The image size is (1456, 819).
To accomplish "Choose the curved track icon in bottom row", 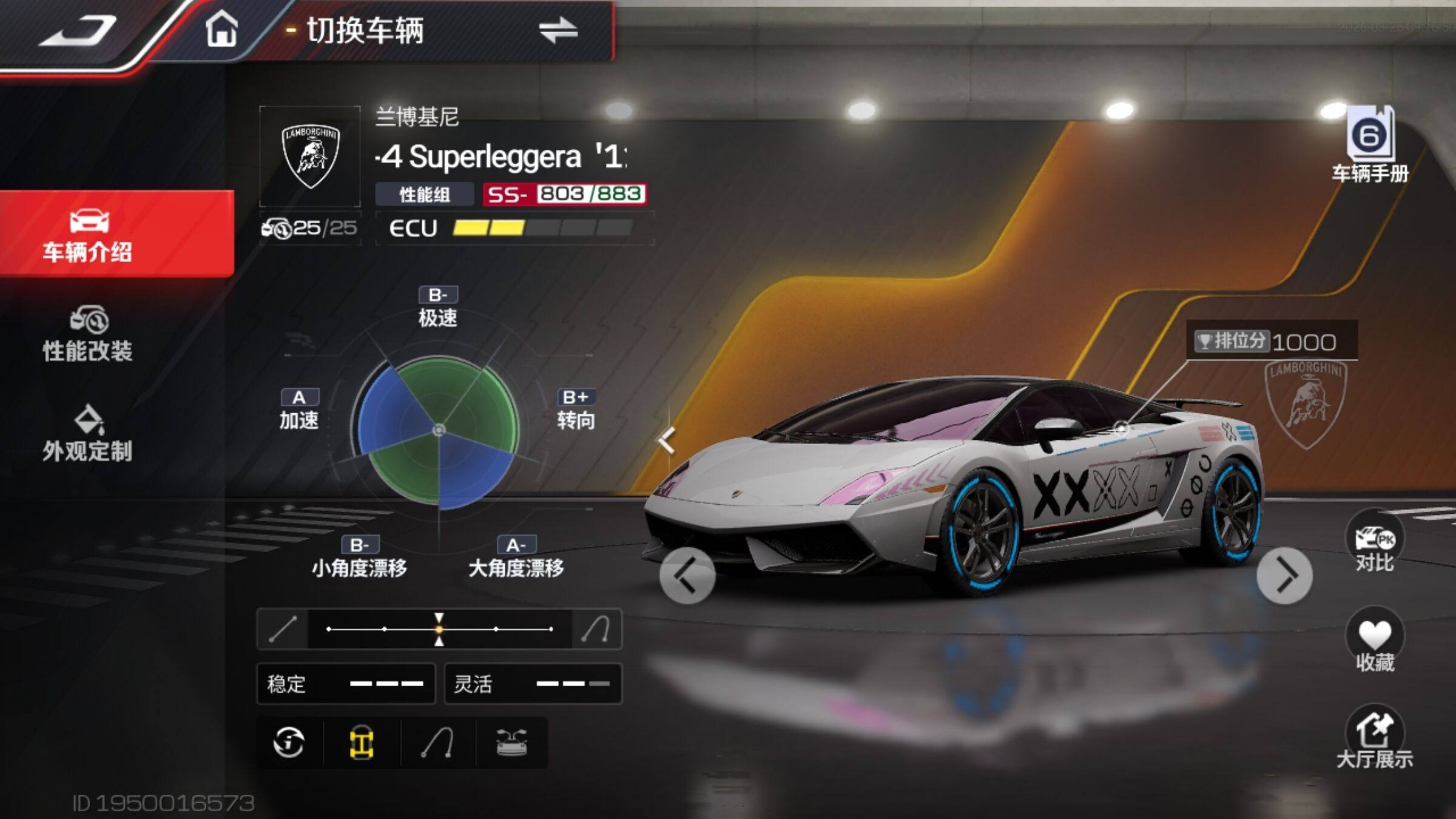I will click(x=437, y=743).
